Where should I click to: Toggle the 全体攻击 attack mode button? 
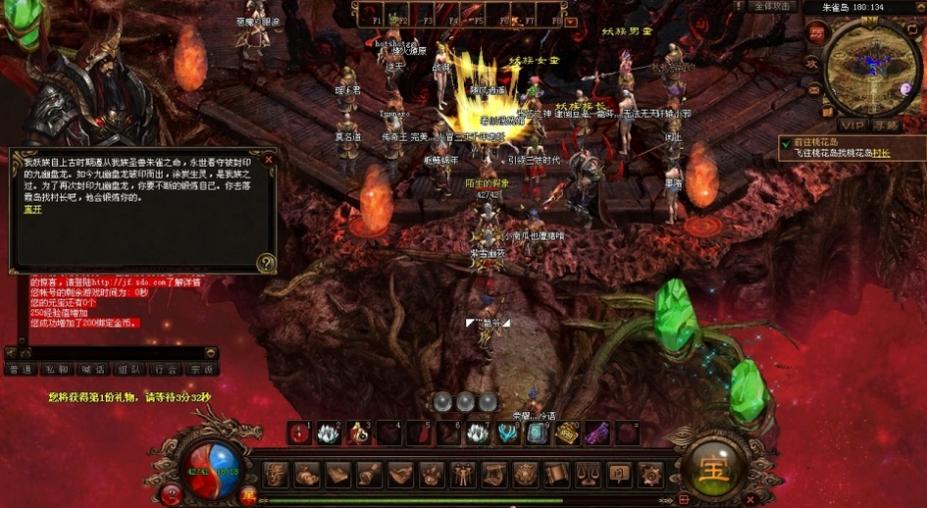[x=772, y=6]
